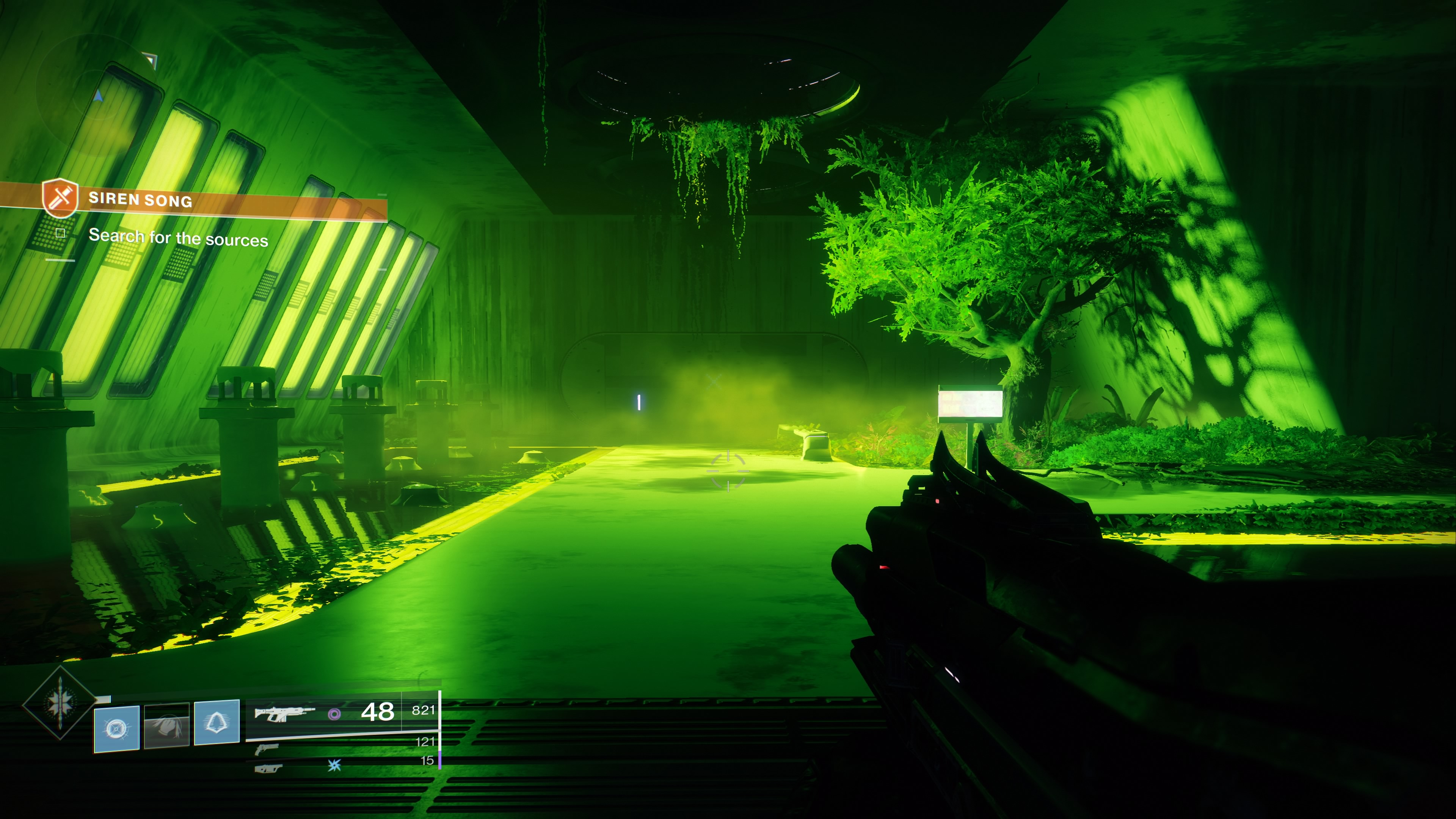
Task: Click the Siren Song sword shield emblem
Action: pyautogui.click(x=60, y=197)
